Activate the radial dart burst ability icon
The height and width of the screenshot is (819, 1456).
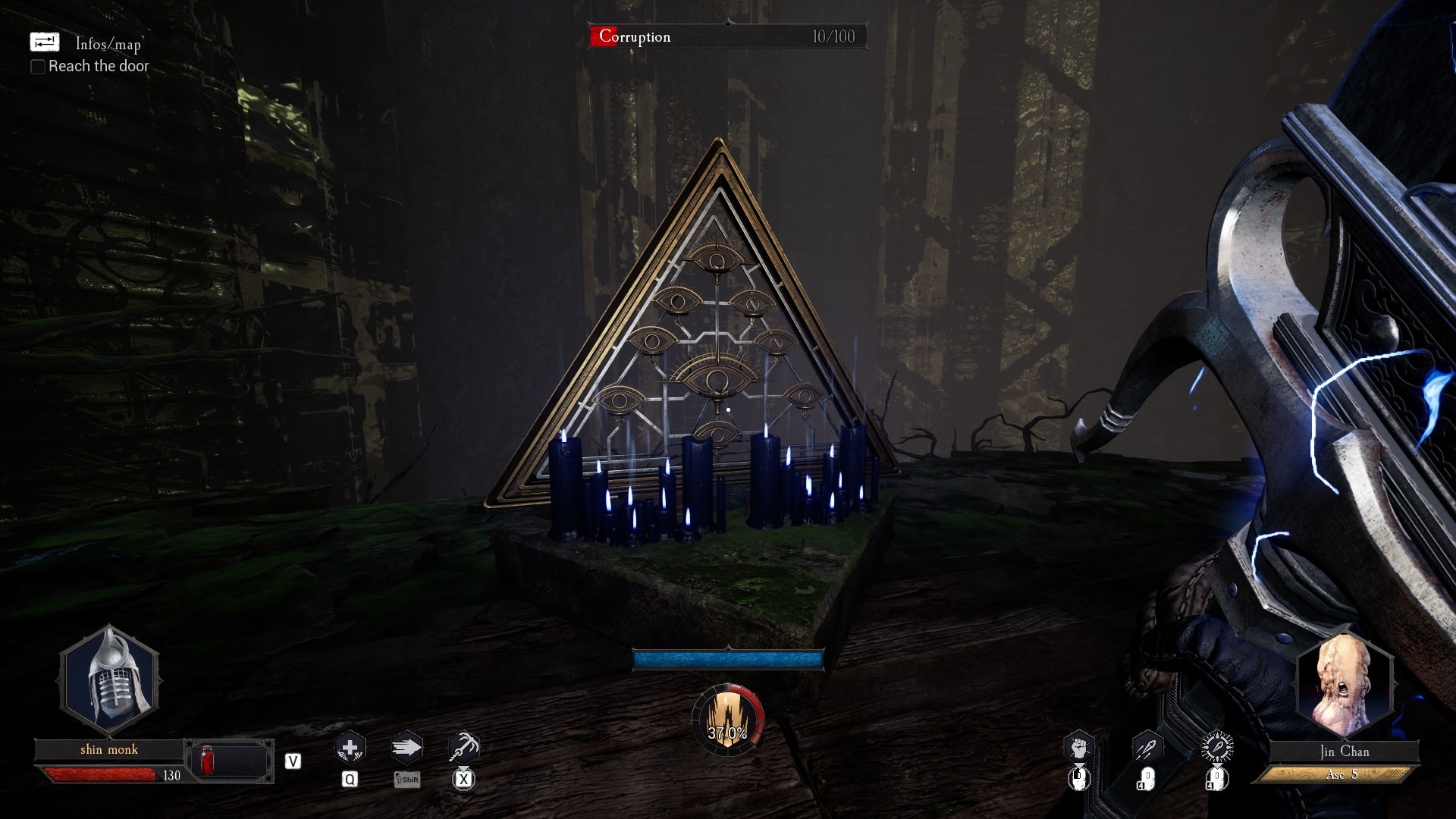[x=1217, y=748]
